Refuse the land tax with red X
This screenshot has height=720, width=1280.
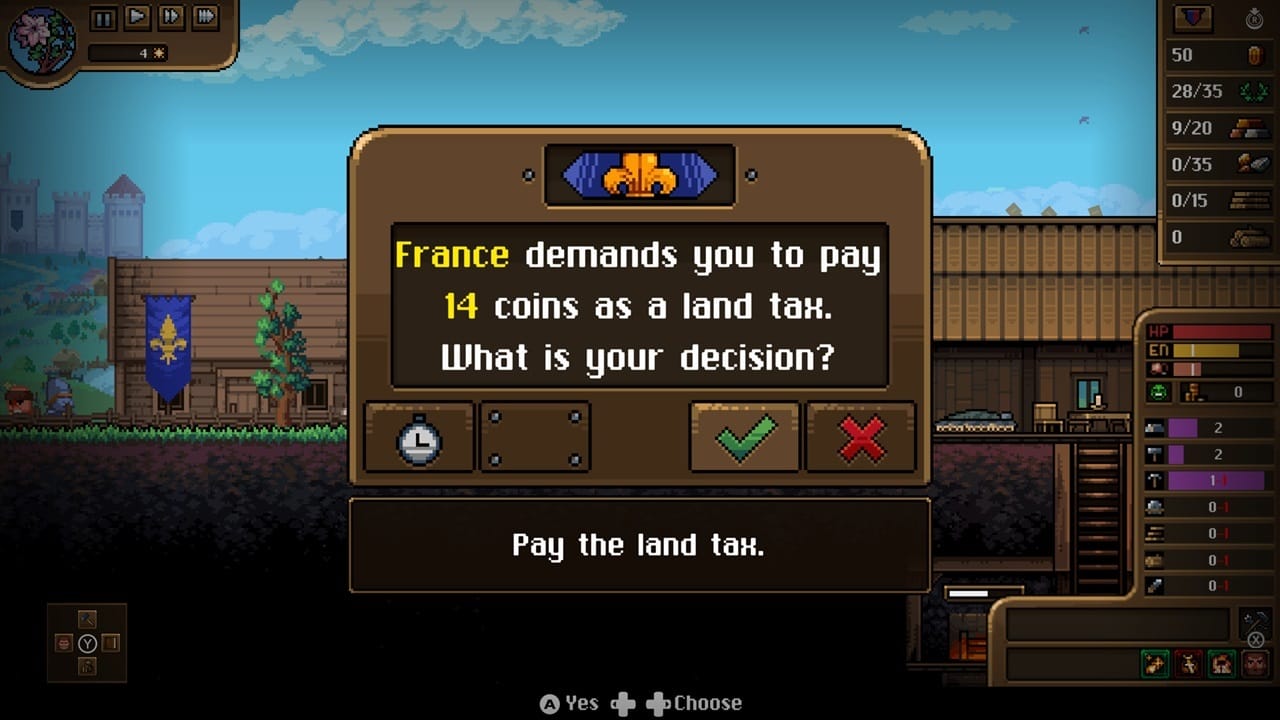tap(861, 437)
